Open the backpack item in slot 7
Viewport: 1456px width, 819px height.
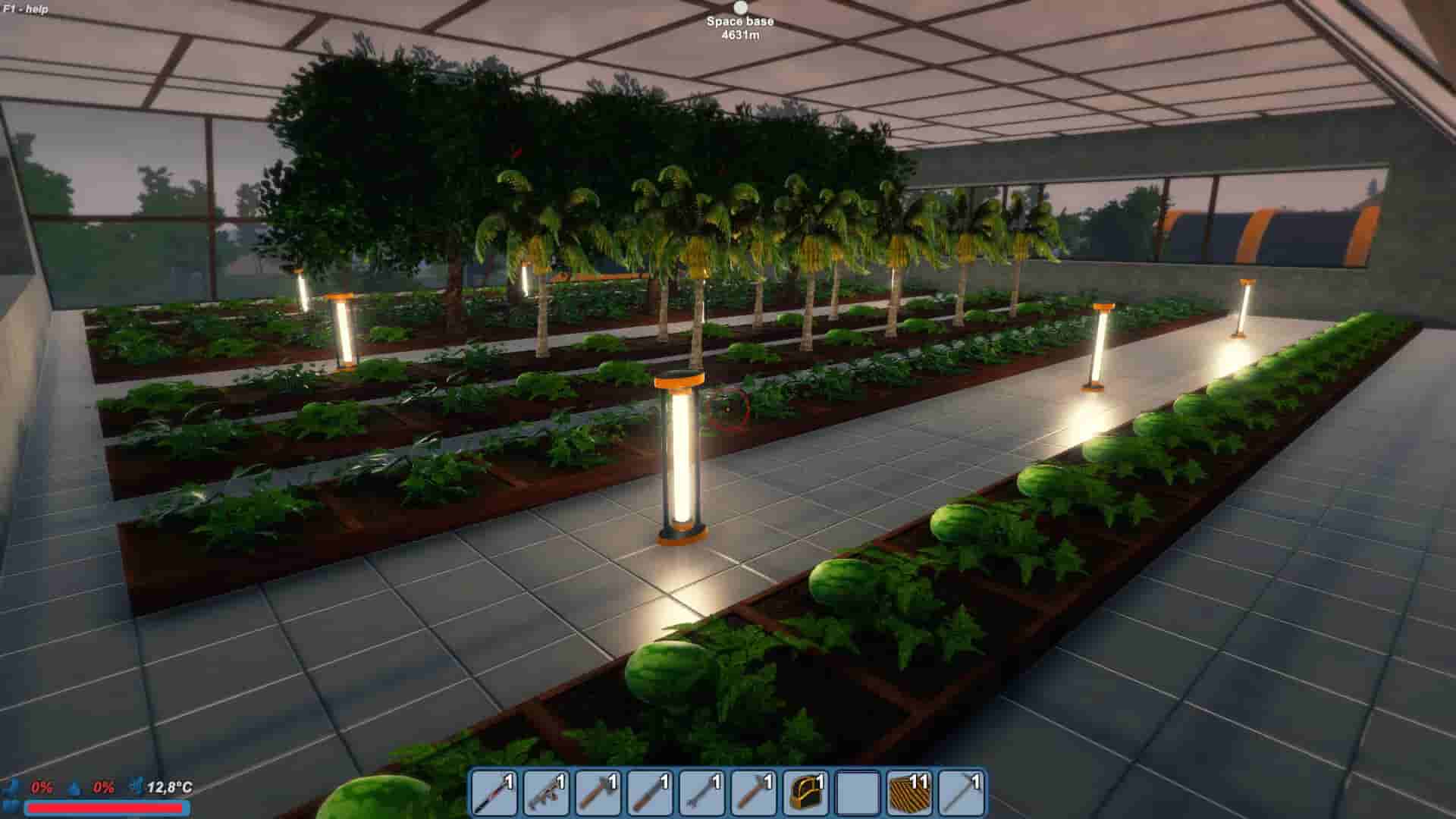(806, 792)
